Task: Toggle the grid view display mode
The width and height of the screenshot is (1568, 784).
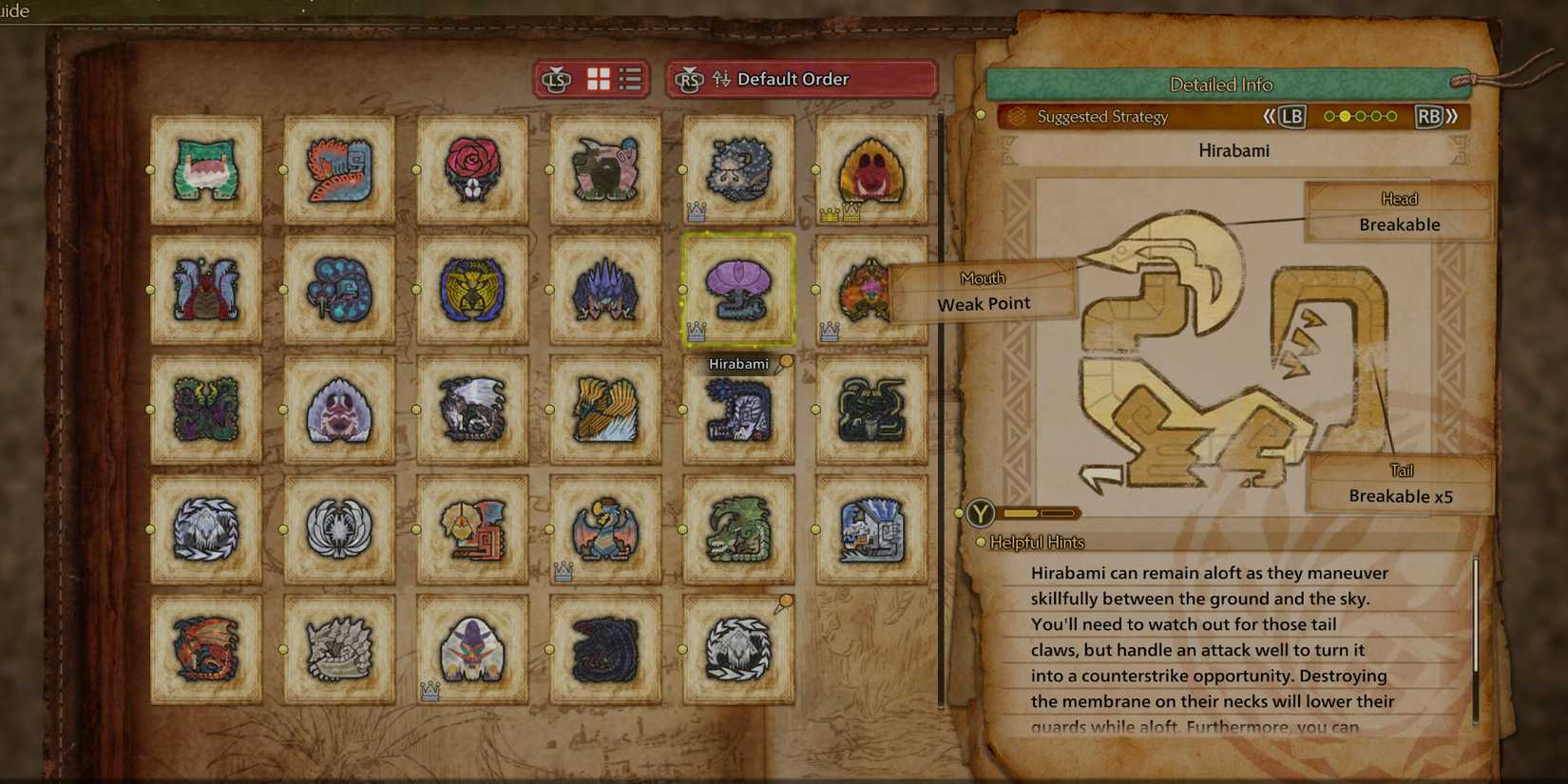Action: (597, 79)
